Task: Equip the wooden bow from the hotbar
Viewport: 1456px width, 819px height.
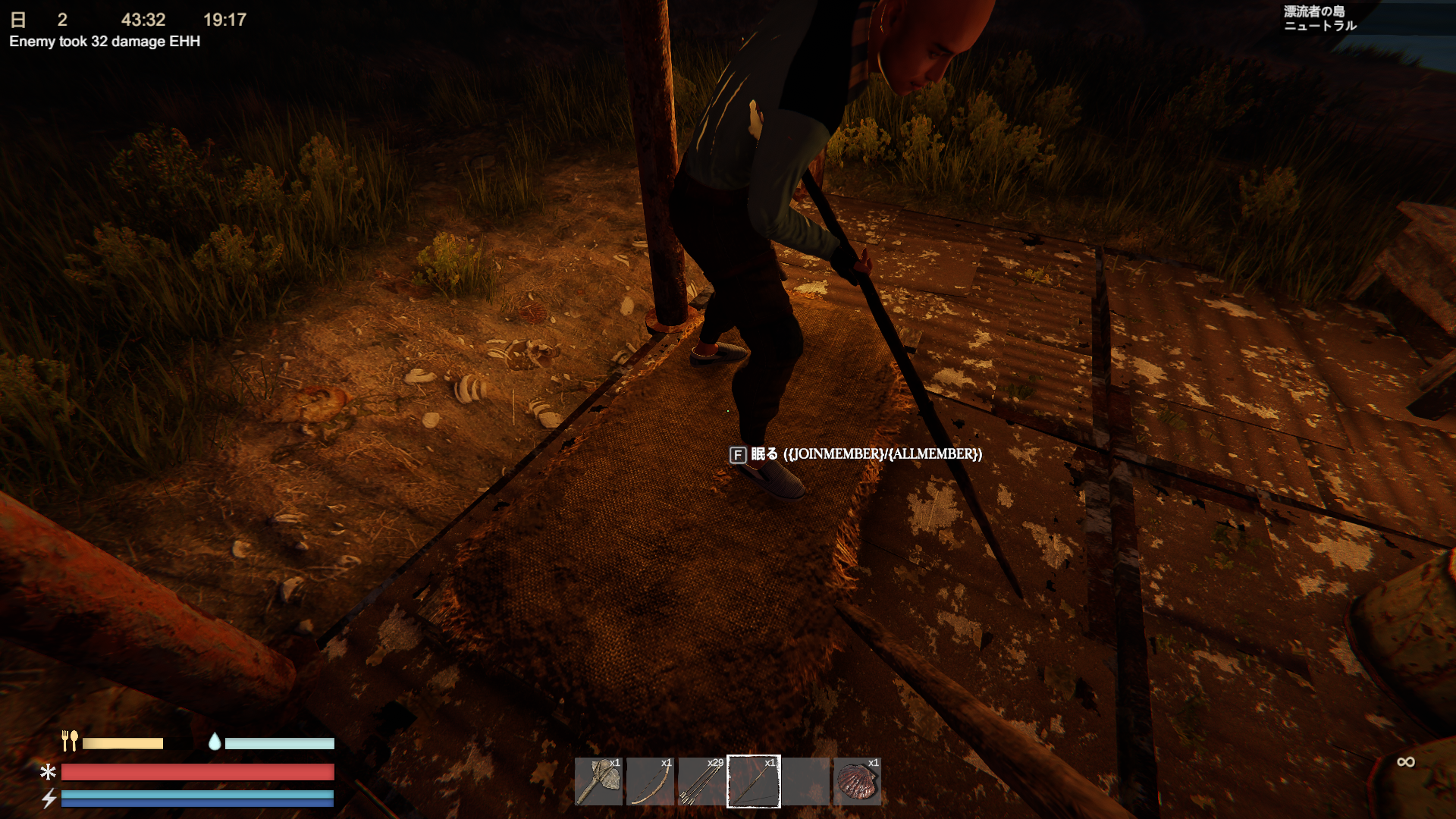Action: [x=650, y=781]
